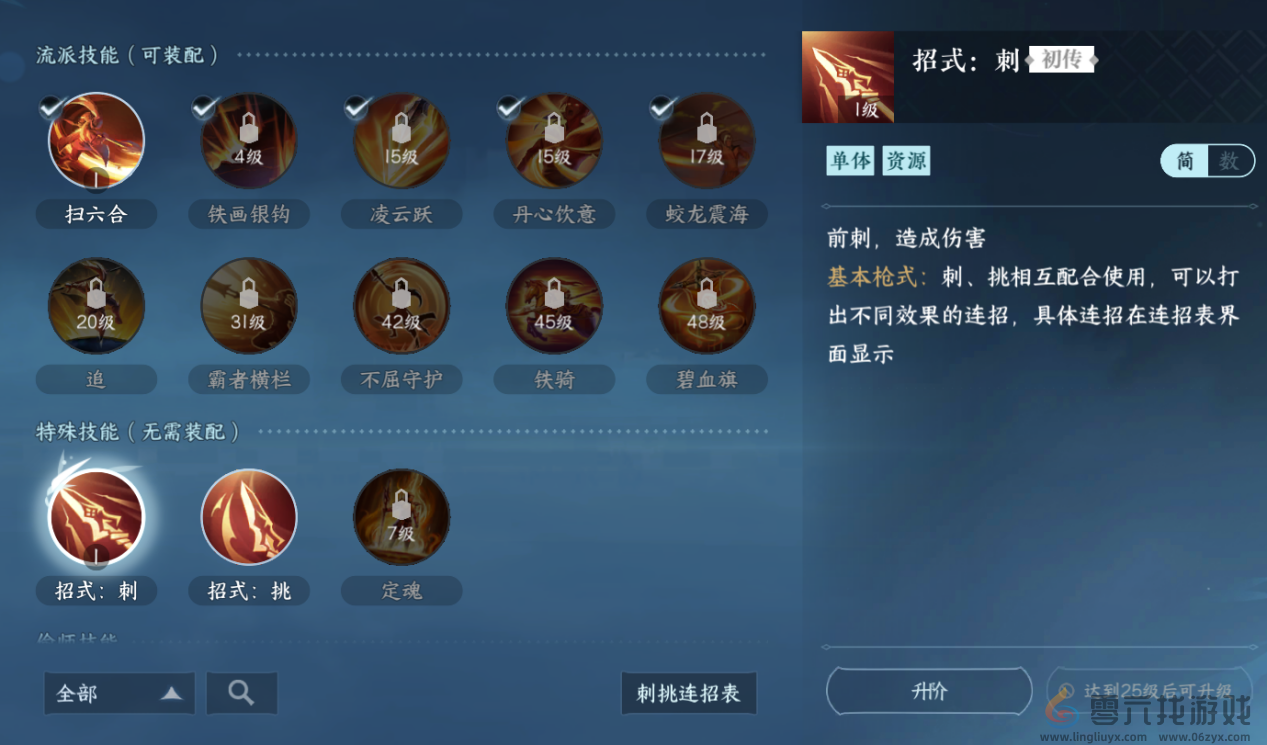Choose the locked 铁画银钩 skill
This screenshot has height=745, width=1267.
249,141
